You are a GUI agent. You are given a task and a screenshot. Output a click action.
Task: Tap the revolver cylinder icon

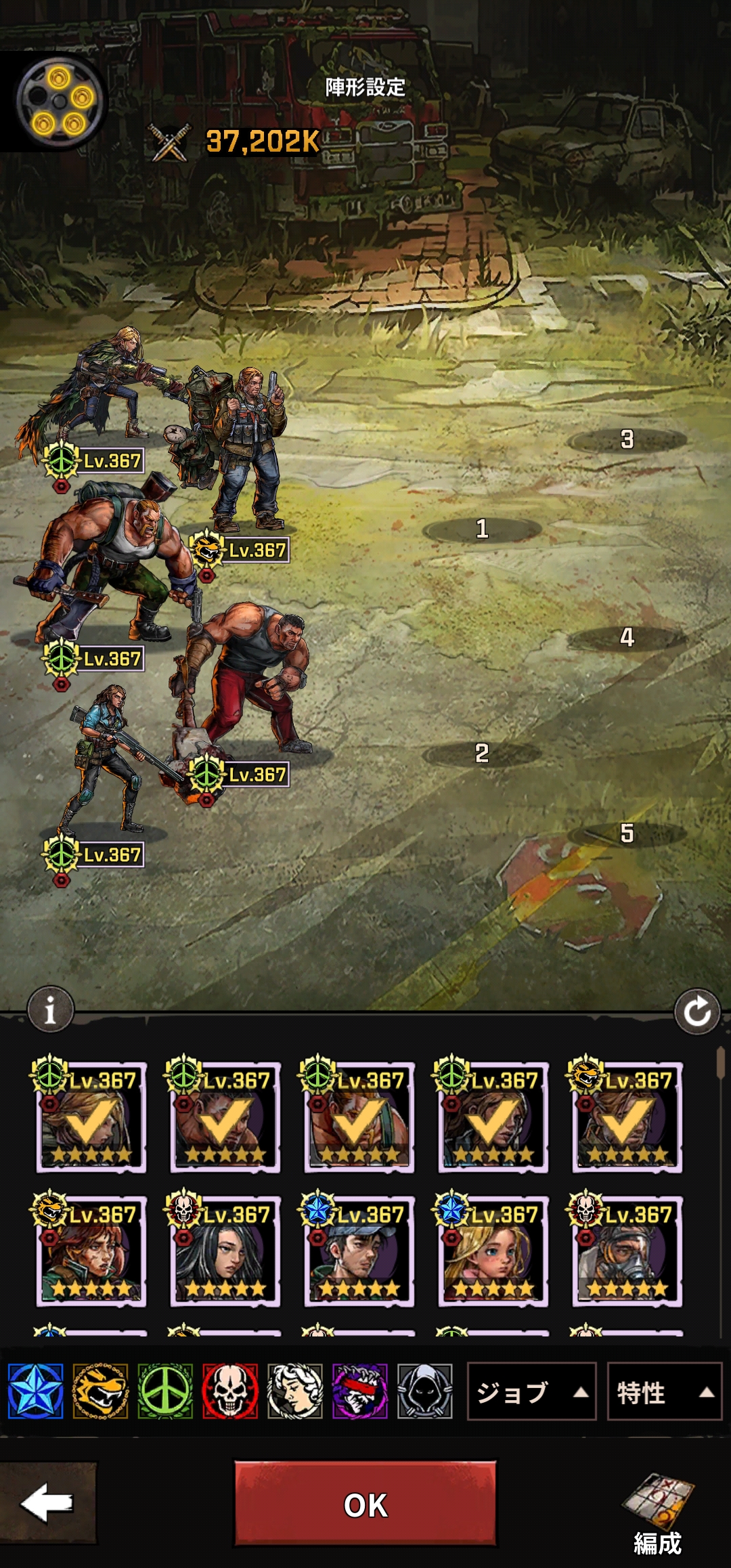pyautogui.click(x=60, y=102)
